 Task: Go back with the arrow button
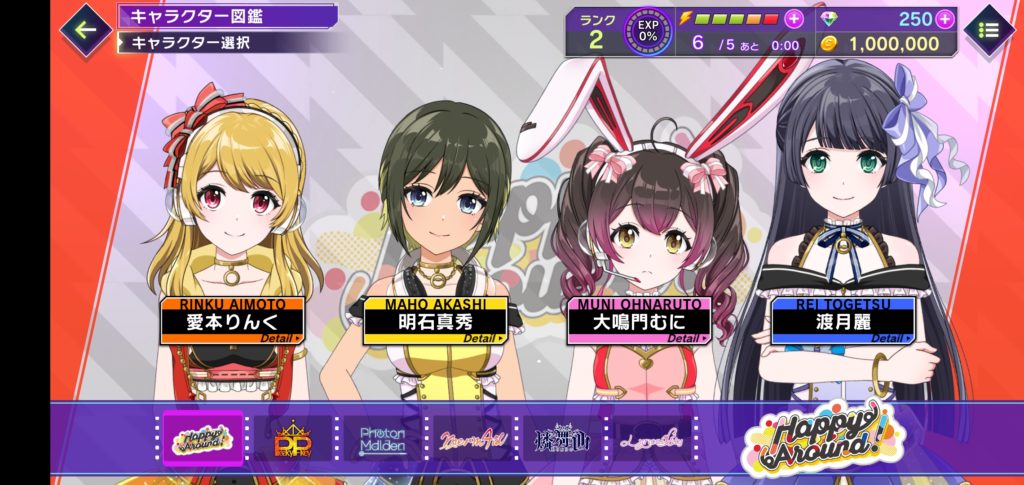click(x=86, y=29)
